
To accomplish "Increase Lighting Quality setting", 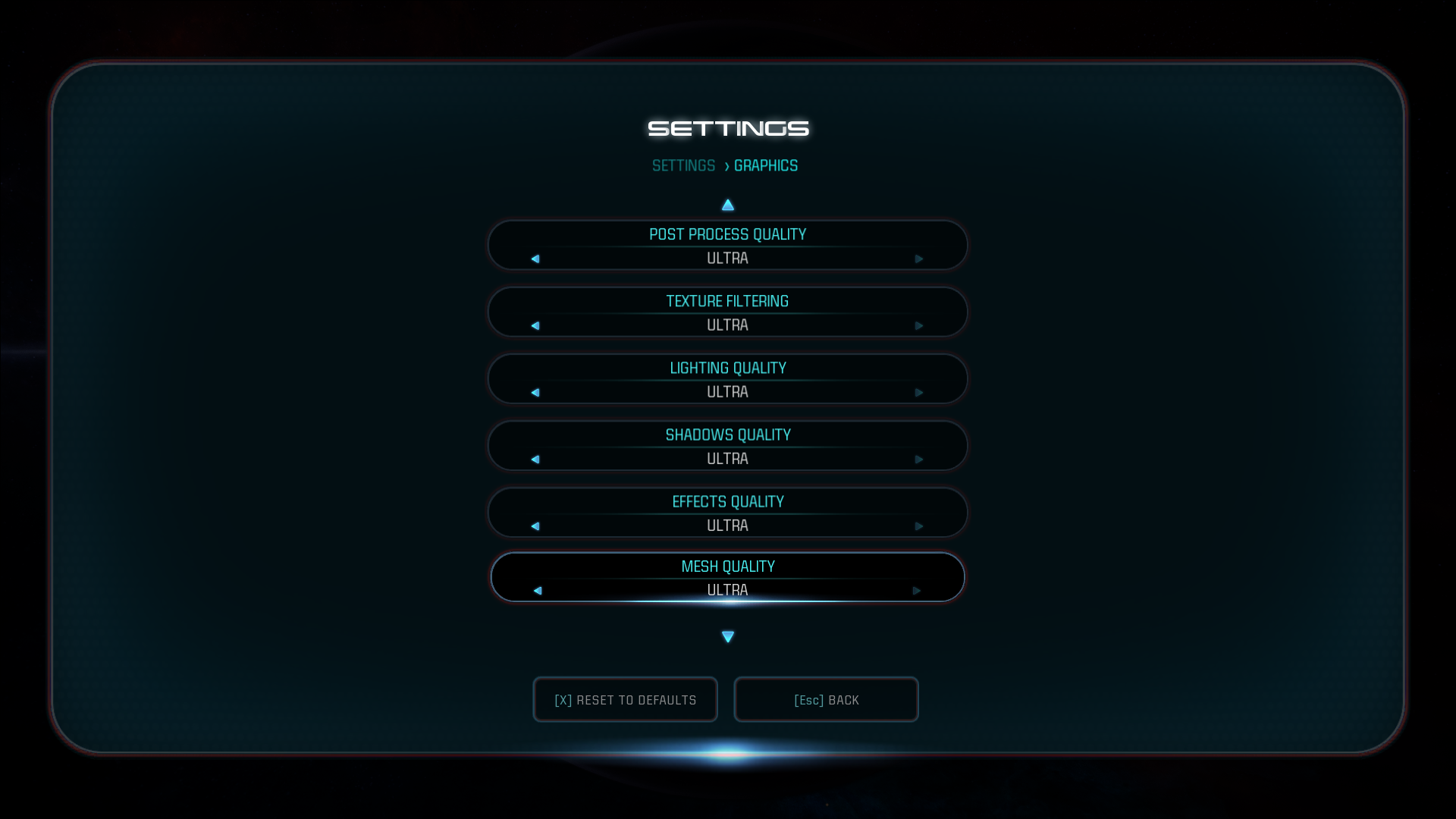I will pyautogui.click(x=920, y=393).
